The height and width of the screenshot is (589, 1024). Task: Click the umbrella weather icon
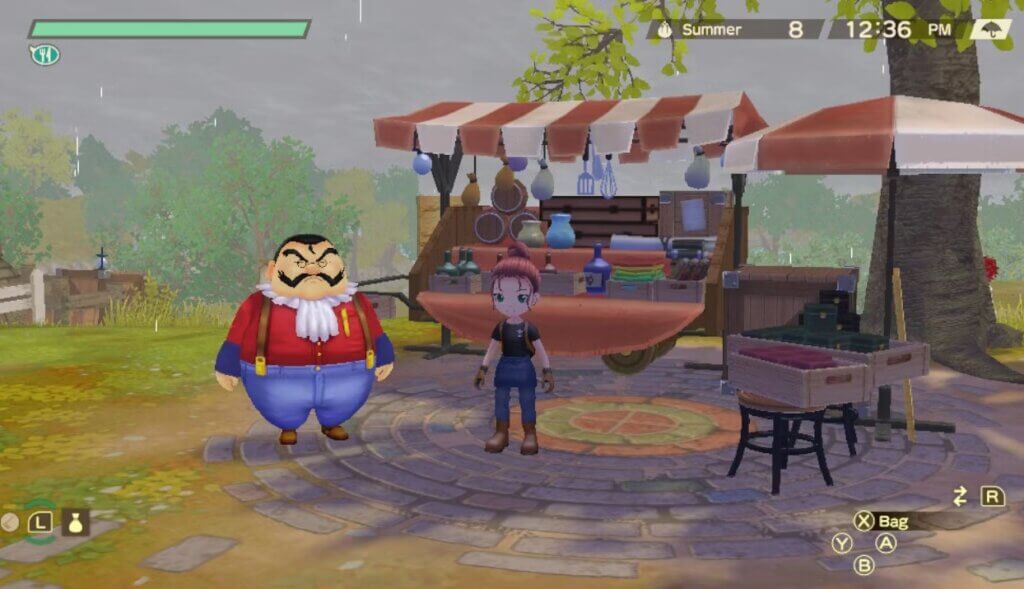pyautogui.click(x=989, y=29)
